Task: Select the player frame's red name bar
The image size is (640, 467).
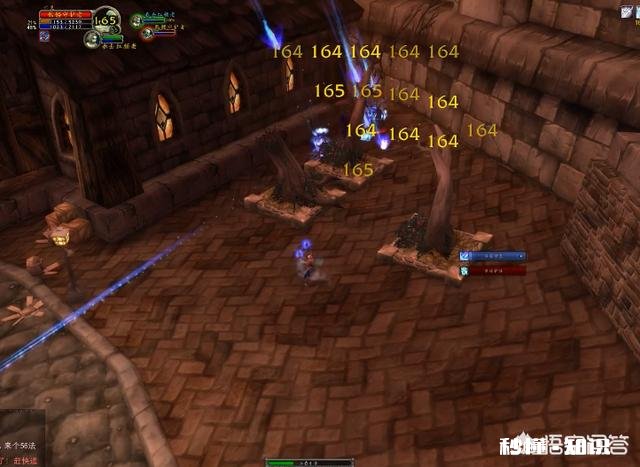Action: pyautogui.click(x=66, y=13)
